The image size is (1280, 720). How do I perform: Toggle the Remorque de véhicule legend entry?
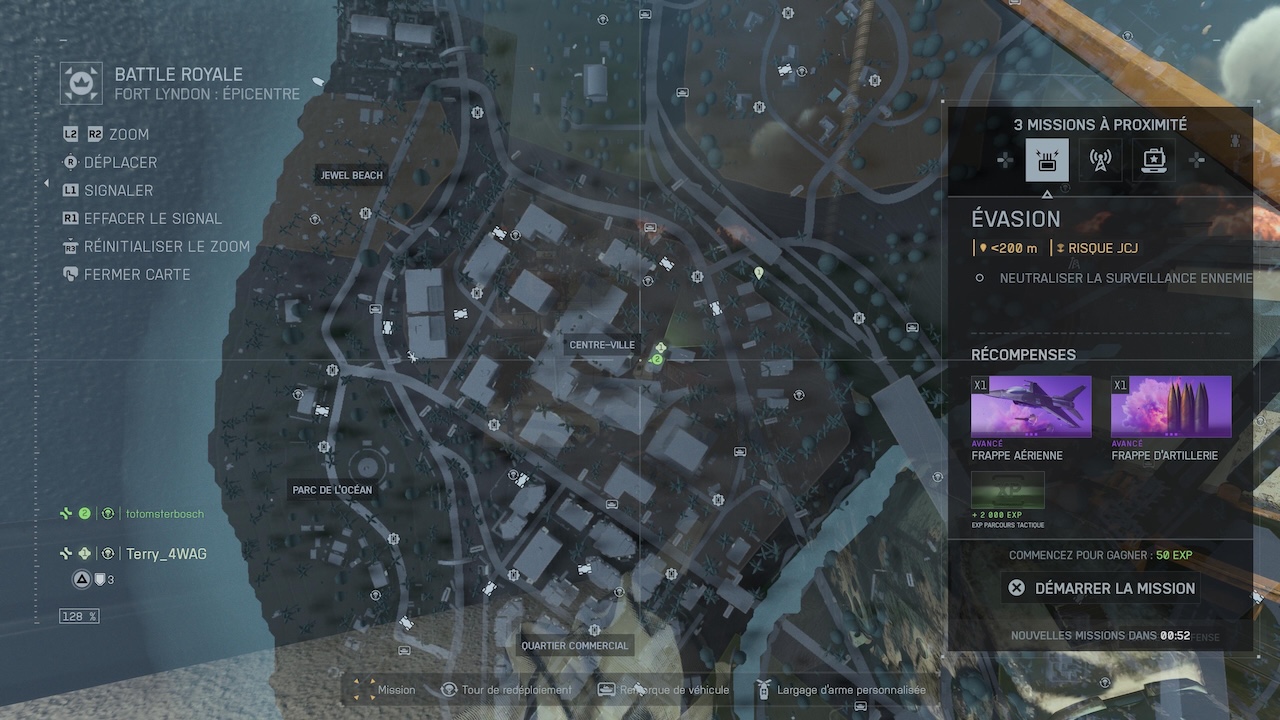(664, 690)
